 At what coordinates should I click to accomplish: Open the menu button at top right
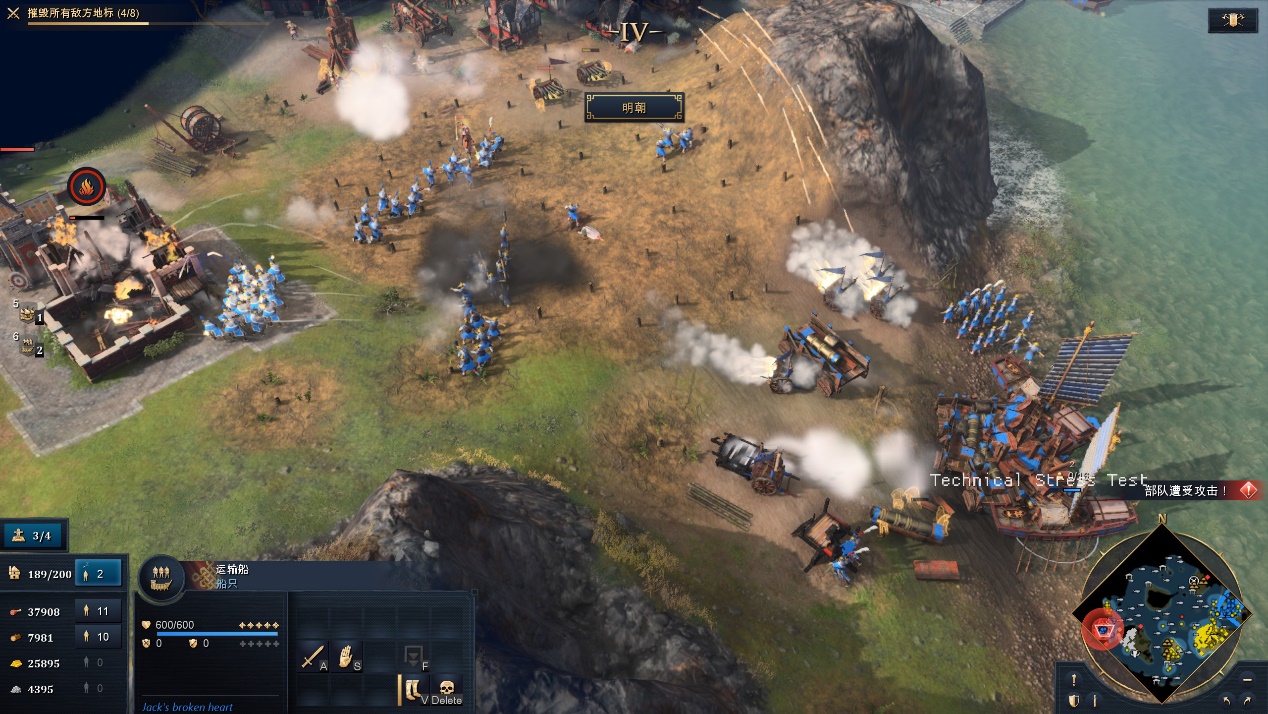[1232, 20]
